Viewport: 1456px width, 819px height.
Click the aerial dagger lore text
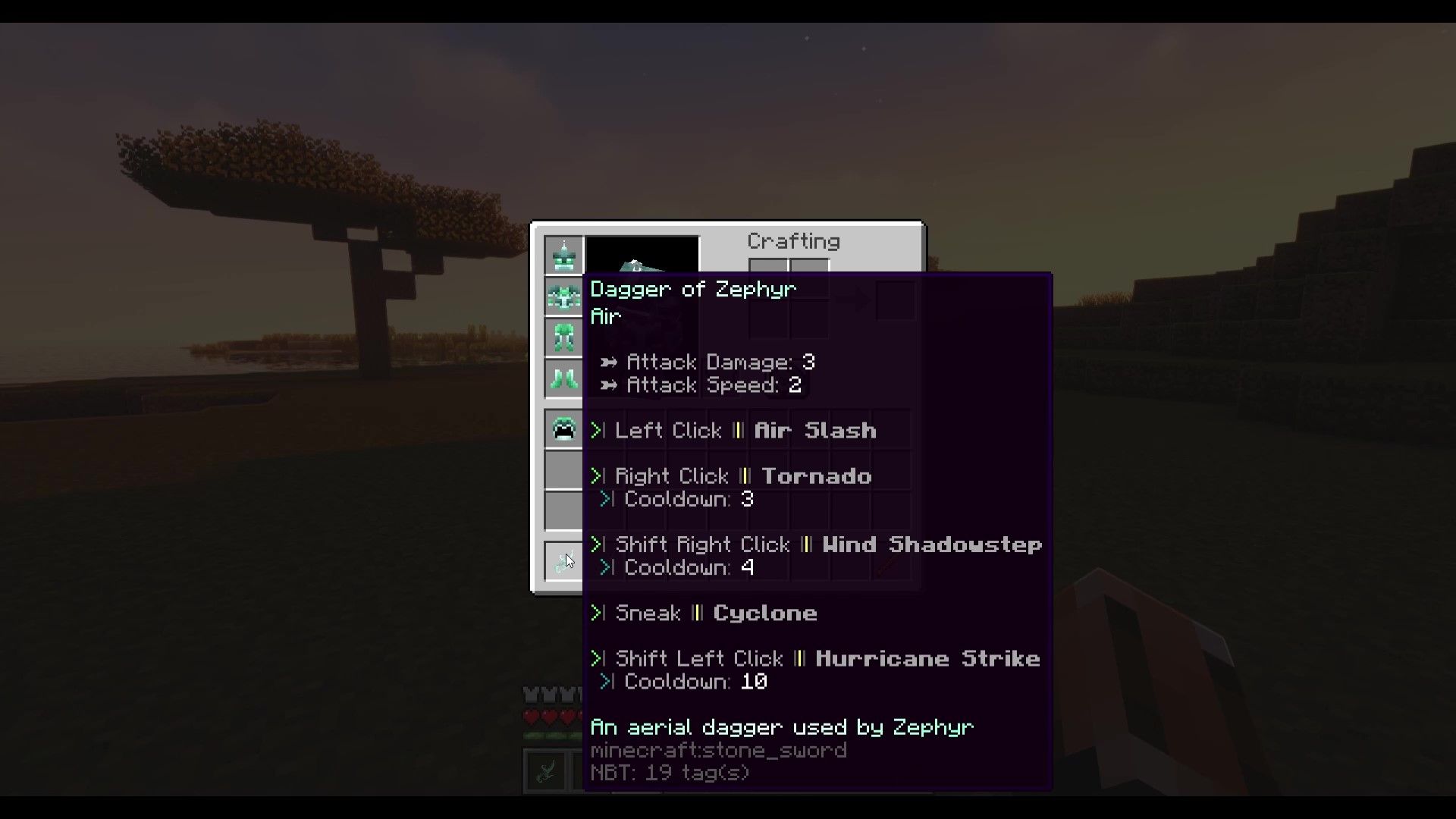tap(781, 726)
